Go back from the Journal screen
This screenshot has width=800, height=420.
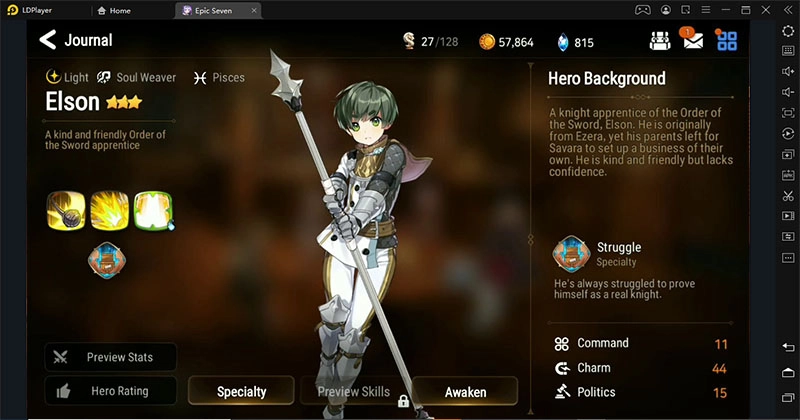[x=47, y=40]
